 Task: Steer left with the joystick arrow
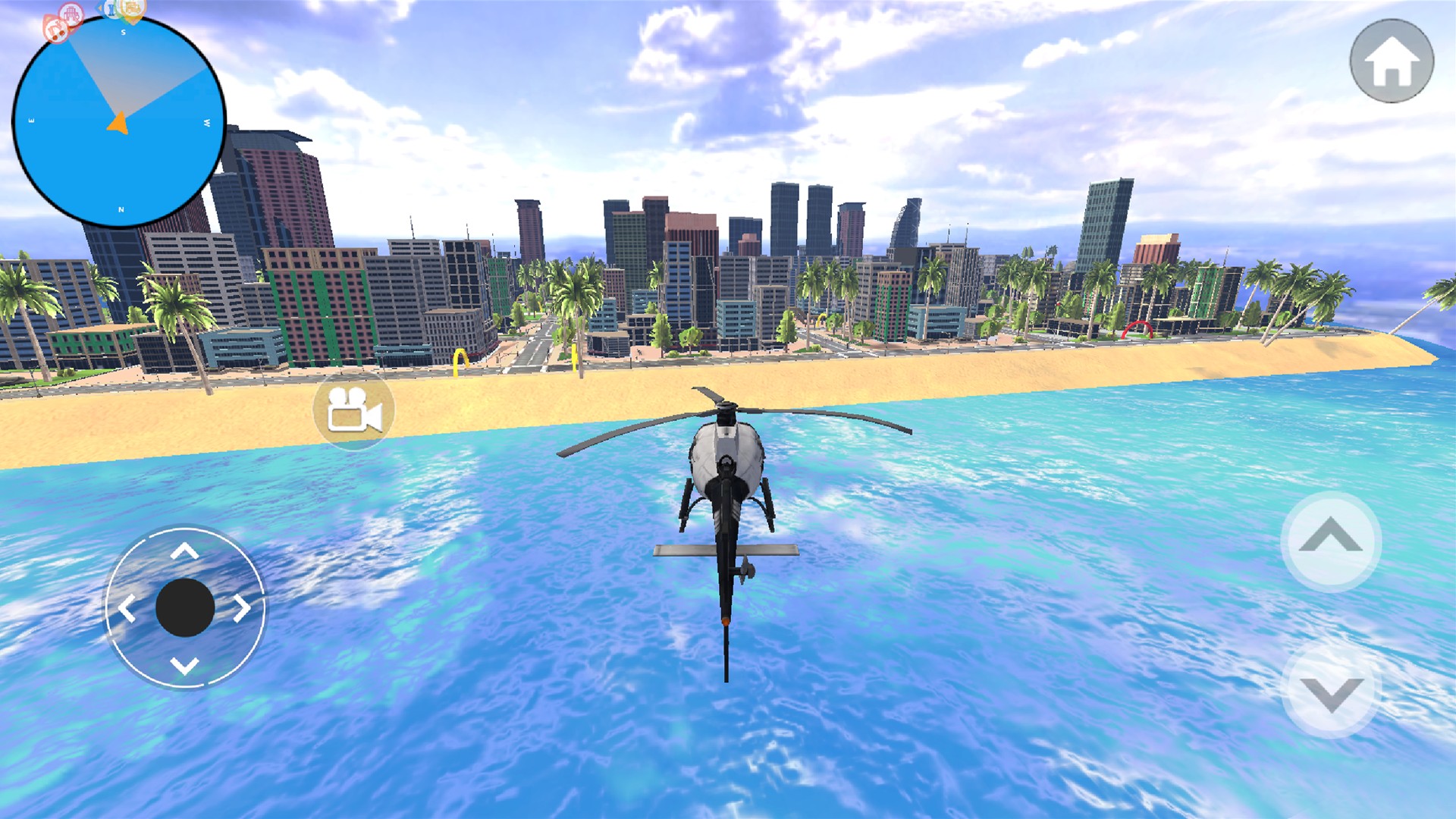point(127,608)
